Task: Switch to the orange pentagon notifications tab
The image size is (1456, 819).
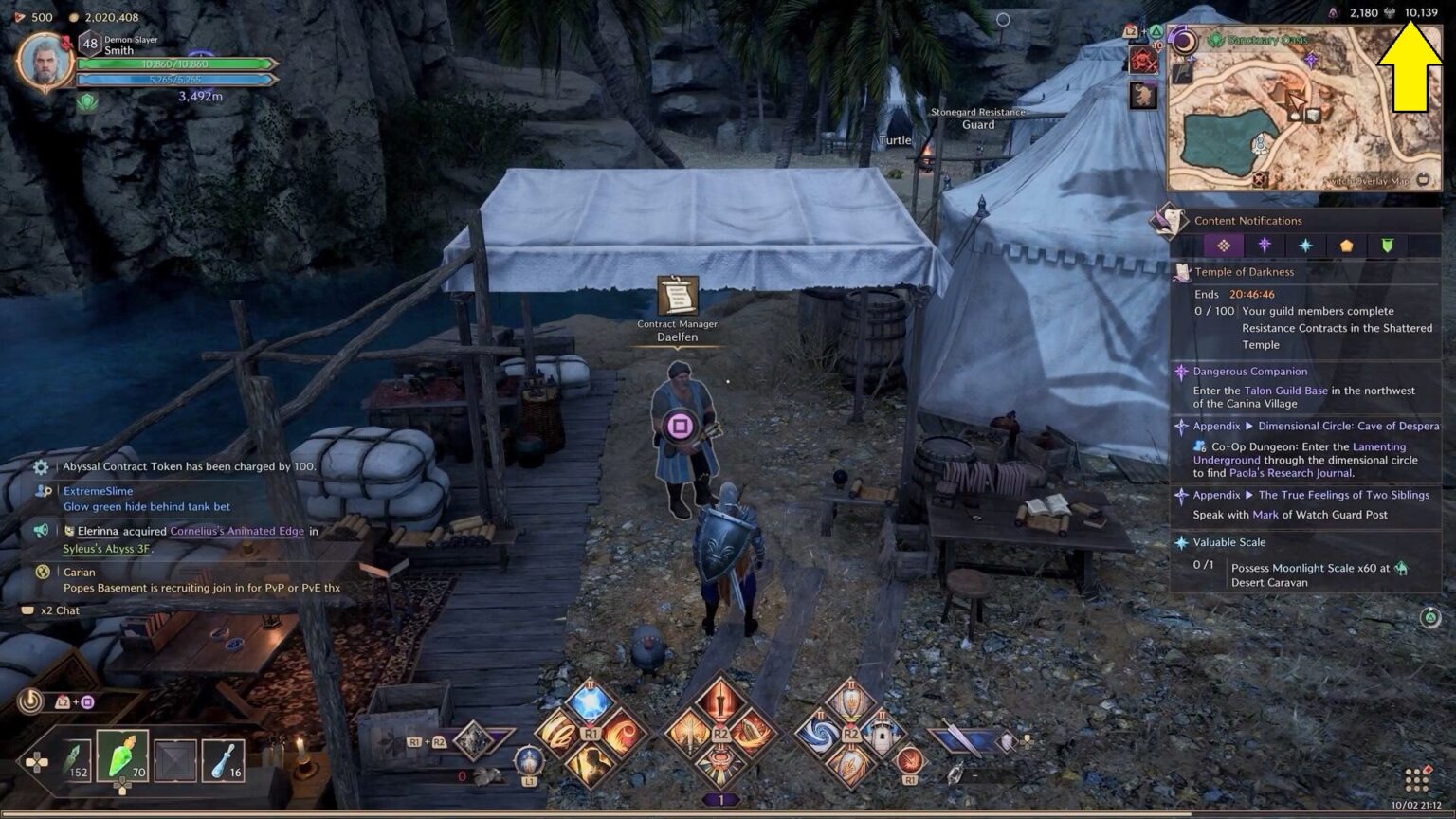Action: pyautogui.click(x=1346, y=246)
